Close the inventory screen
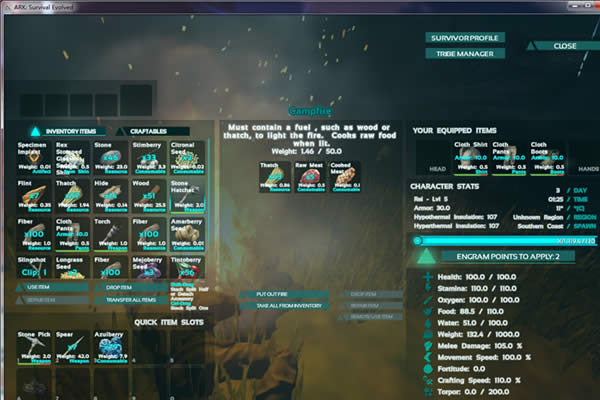The image size is (600, 400). (x=563, y=45)
